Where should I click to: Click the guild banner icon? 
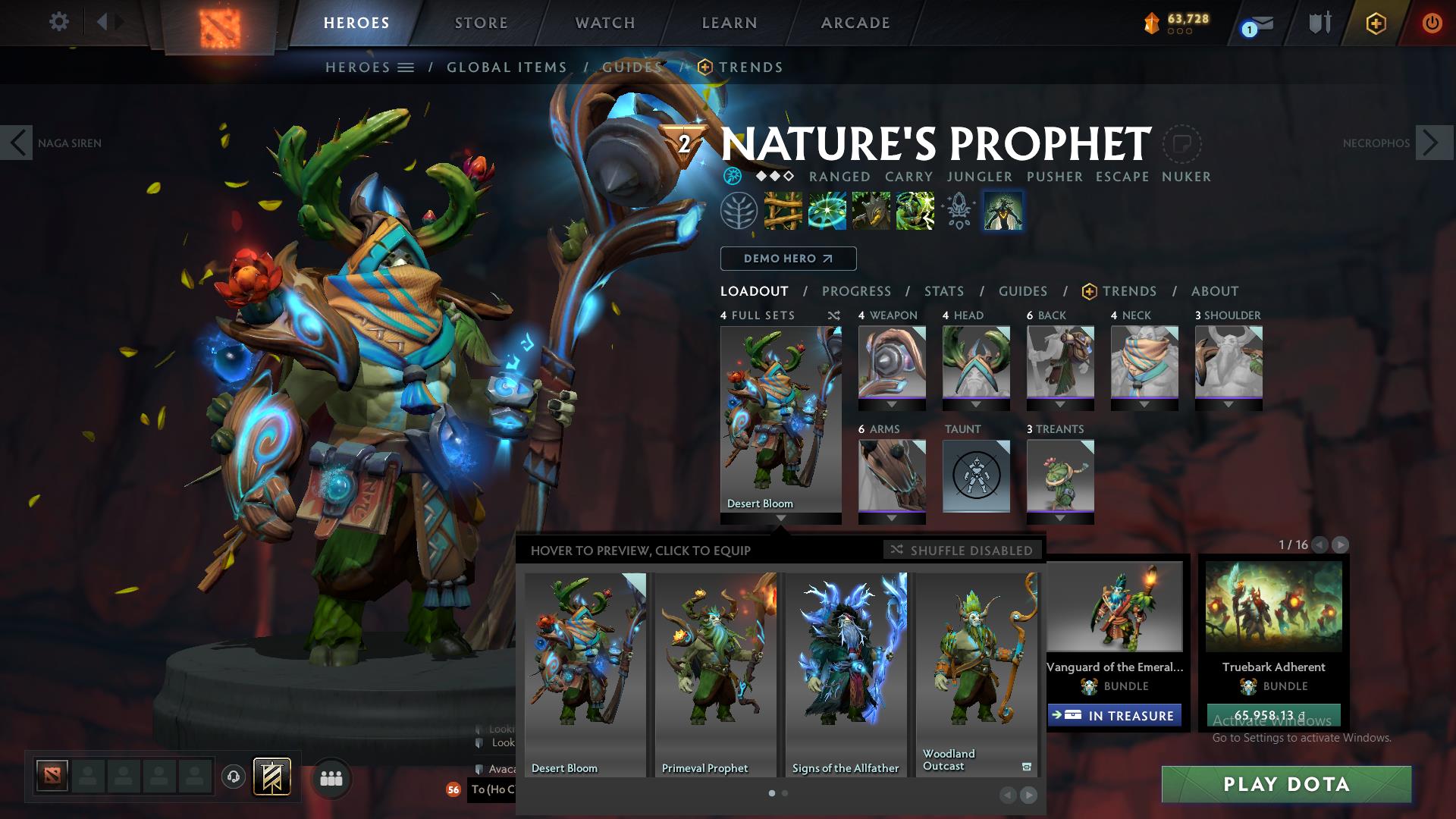[x=273, y=777]
